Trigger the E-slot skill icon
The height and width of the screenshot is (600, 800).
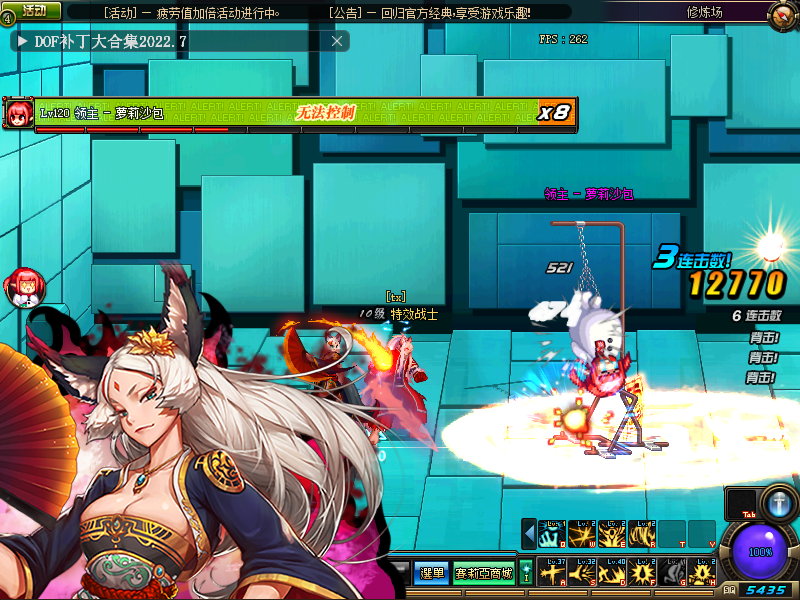tap(612, 534)
